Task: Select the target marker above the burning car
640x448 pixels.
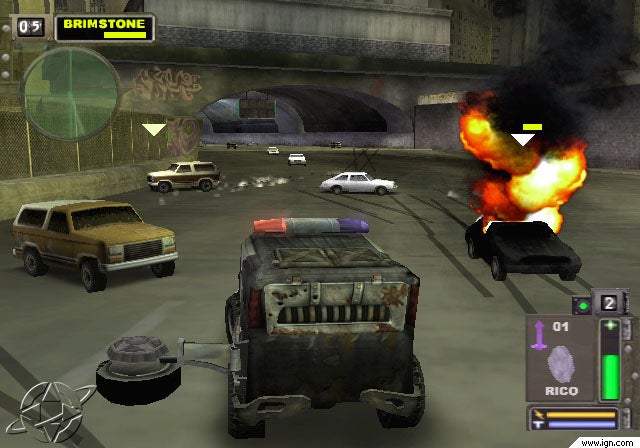Action: pyautogui.click(x=523, y=139)
